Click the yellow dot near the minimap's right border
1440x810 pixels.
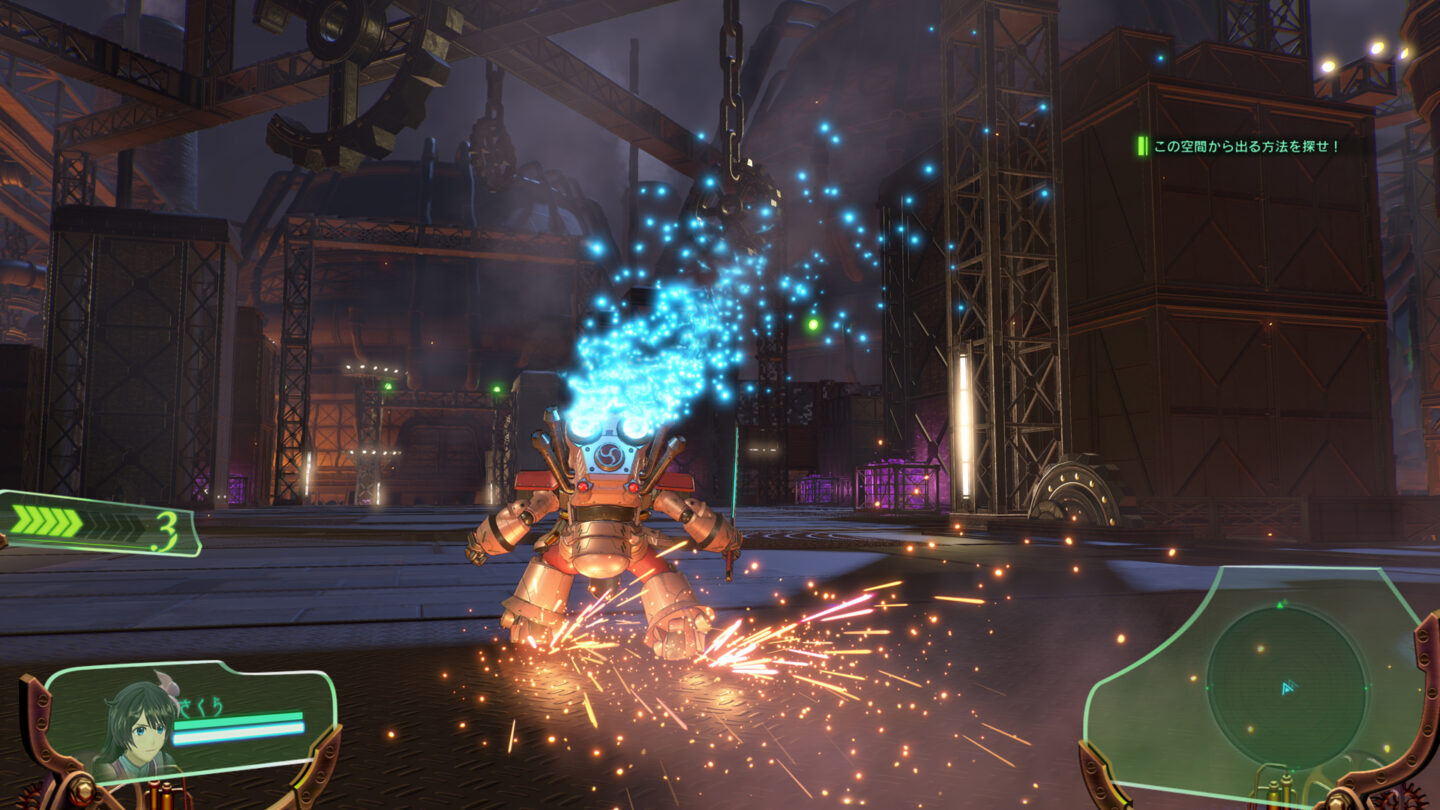pyautogui.click(x=1389, y=668)
